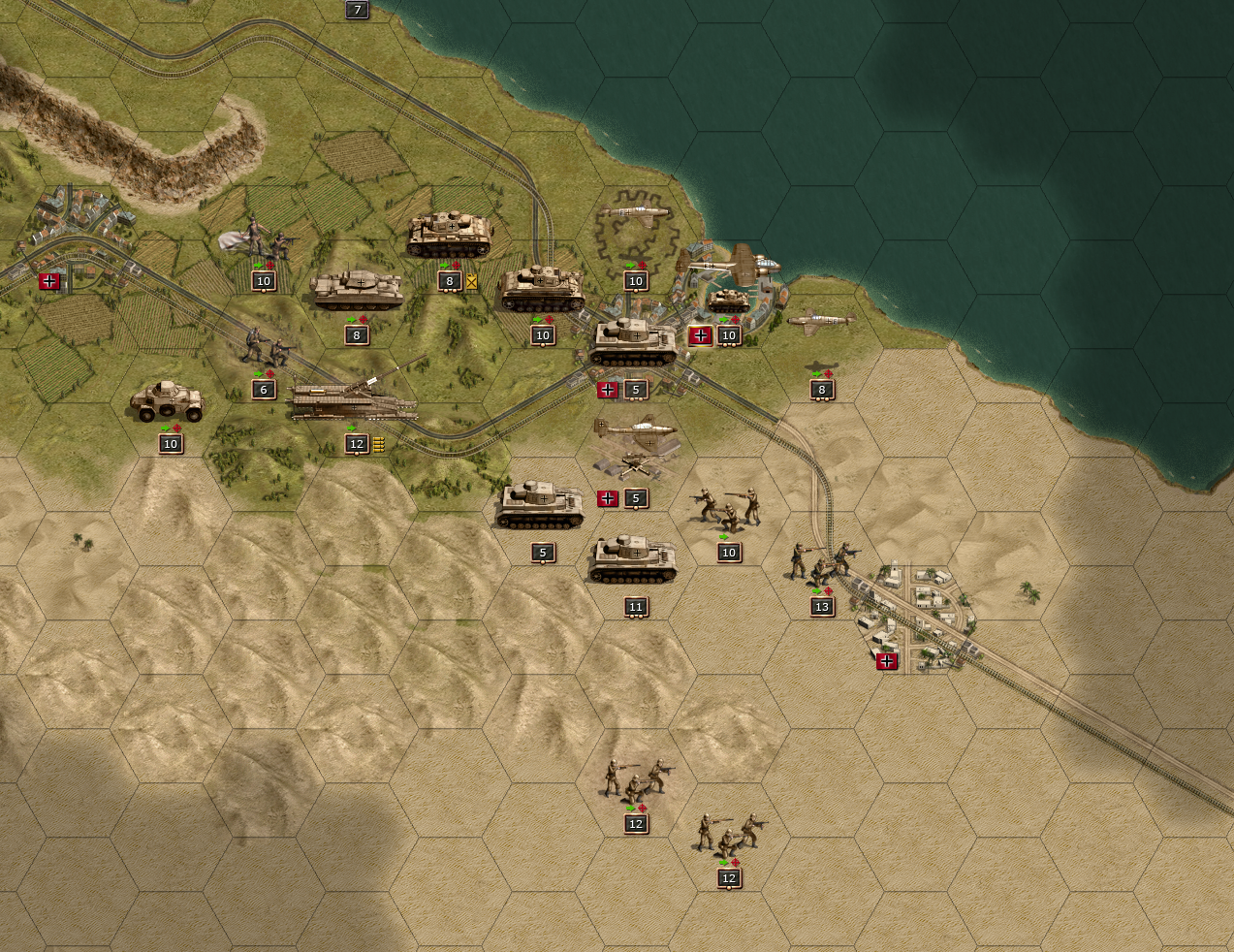The image size is (1234, 952).
Task: Select the railway gun unit
Action: click(355, 398)
